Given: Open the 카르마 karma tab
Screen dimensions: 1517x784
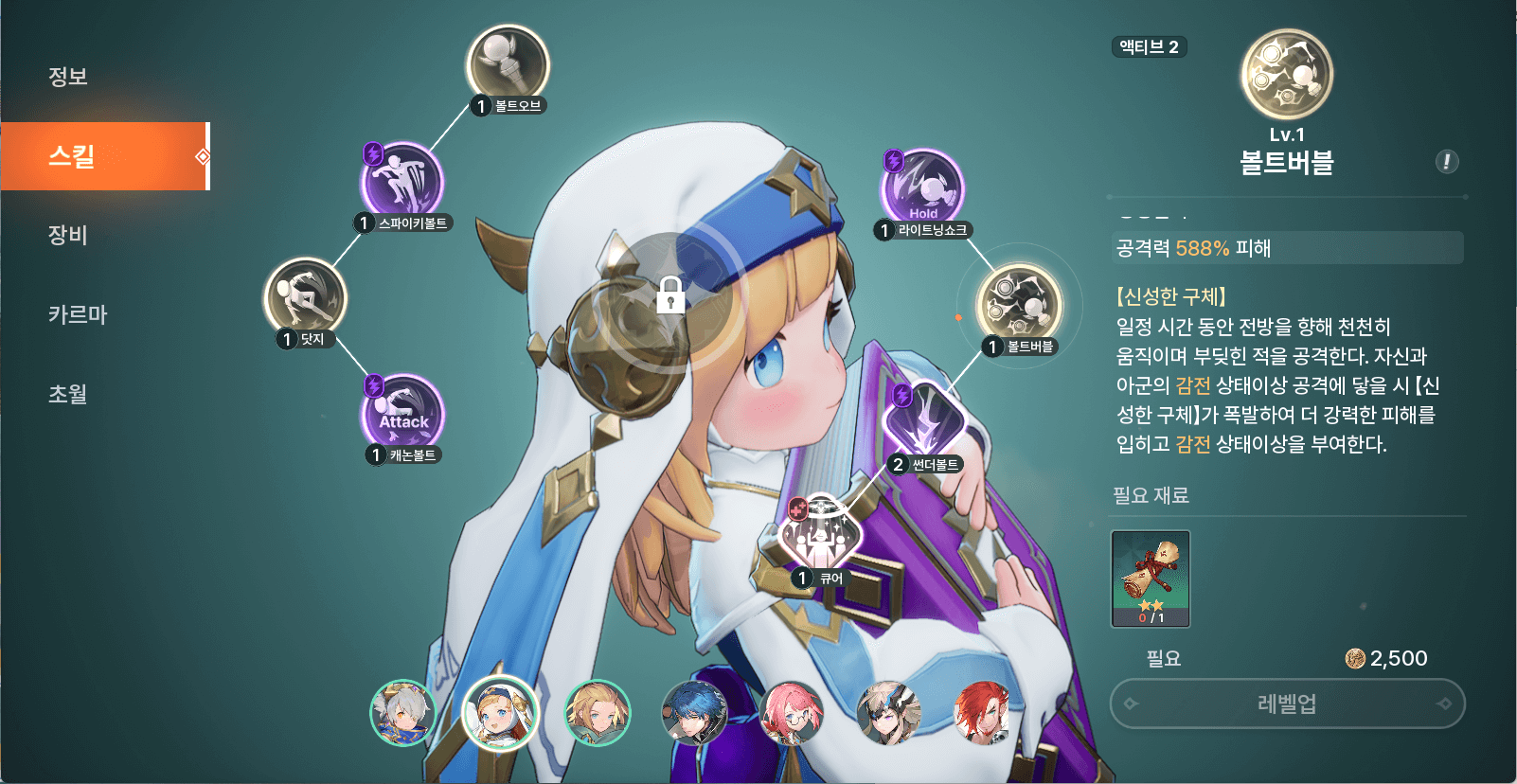Looking at the screenshot, I should pyautogui.click(x=78, y=314).
